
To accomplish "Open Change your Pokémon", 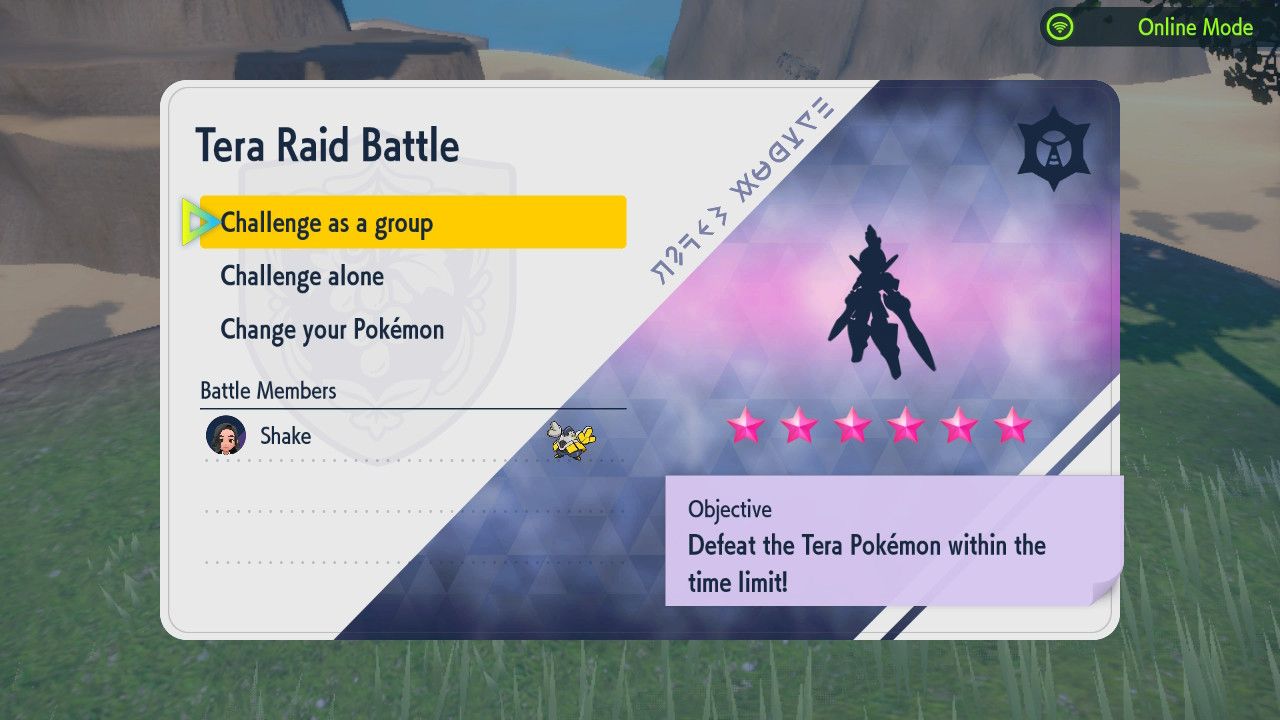I will pyautogui.click(x=333, y=329).
